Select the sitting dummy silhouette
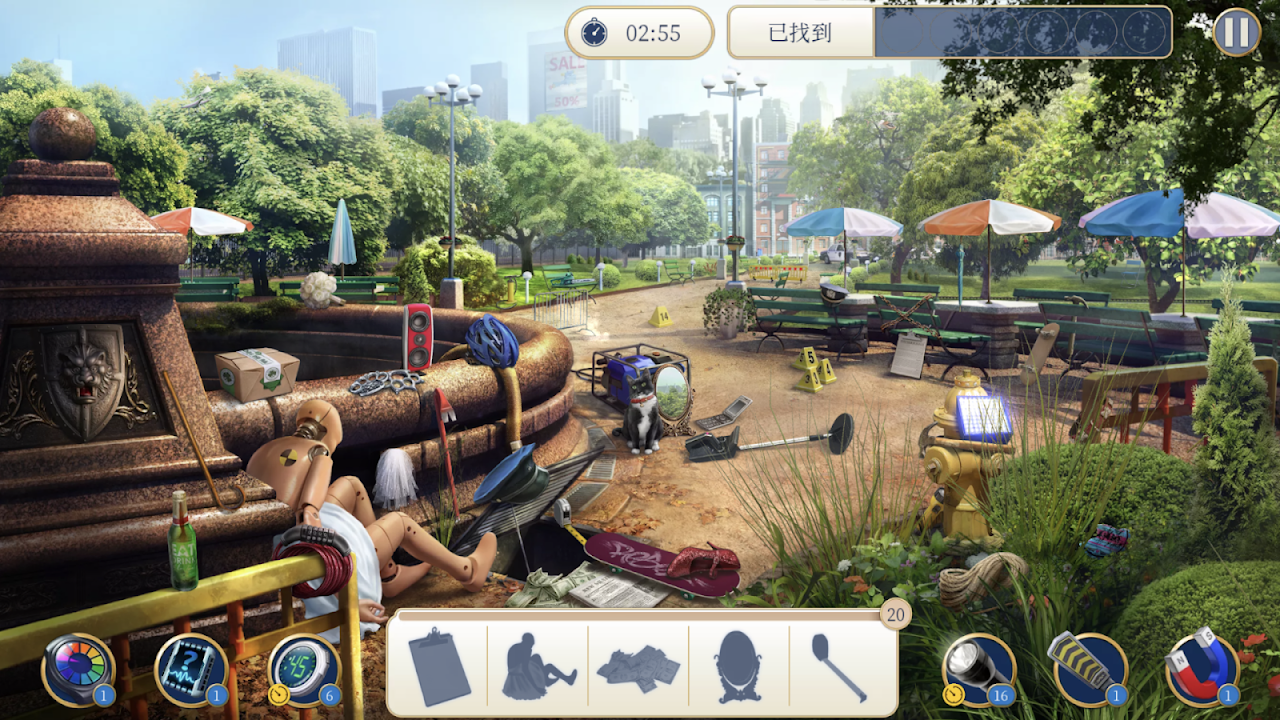The image size is (1280, 720). click(x=538, y=667)
